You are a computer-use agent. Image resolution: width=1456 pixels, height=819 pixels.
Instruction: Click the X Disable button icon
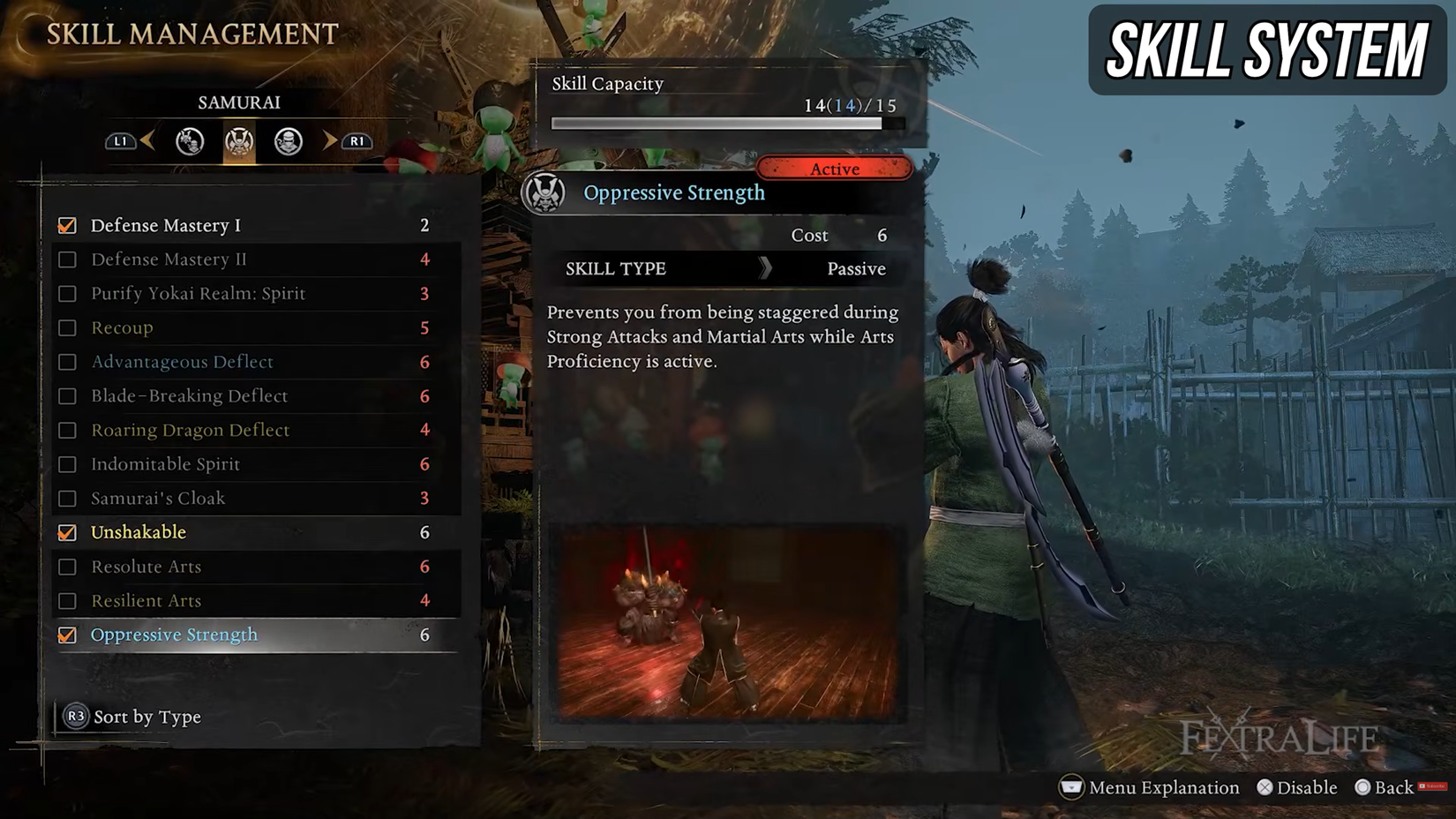point(1264,787)
